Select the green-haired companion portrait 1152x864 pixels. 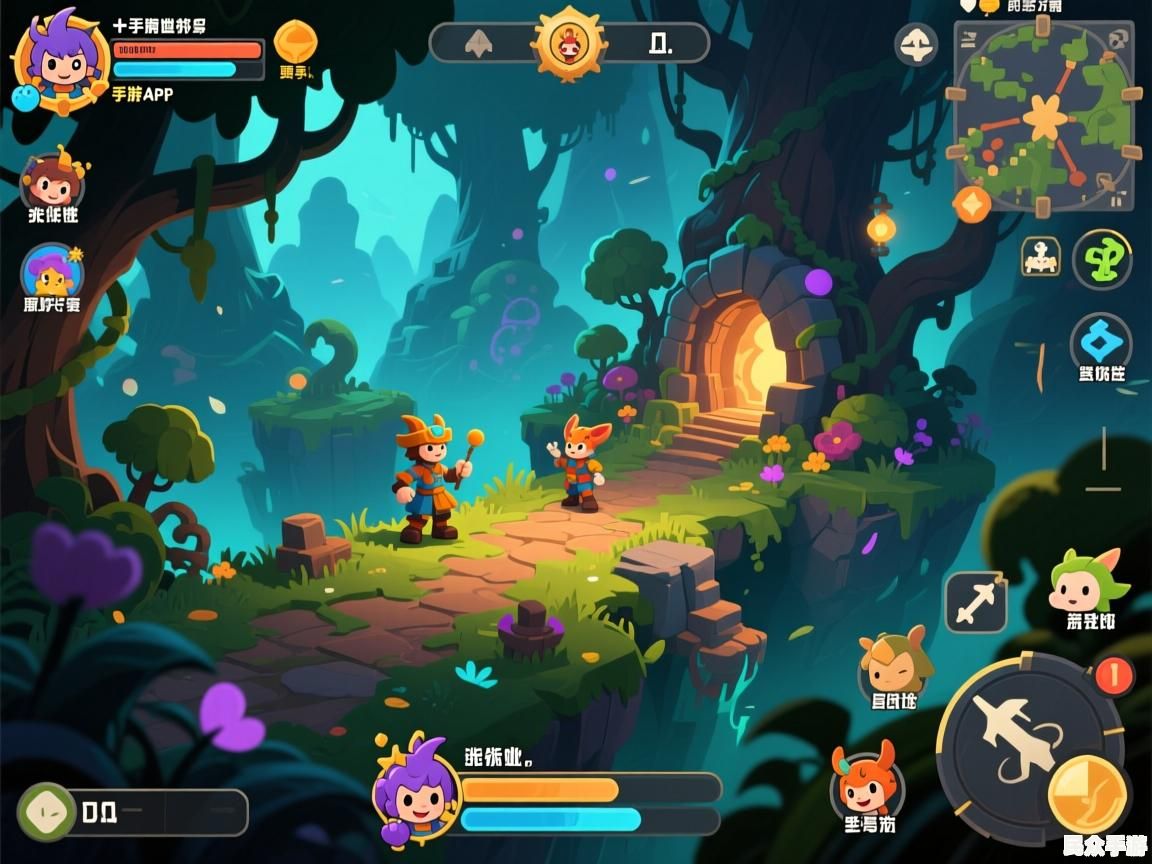pos(1086,583)
